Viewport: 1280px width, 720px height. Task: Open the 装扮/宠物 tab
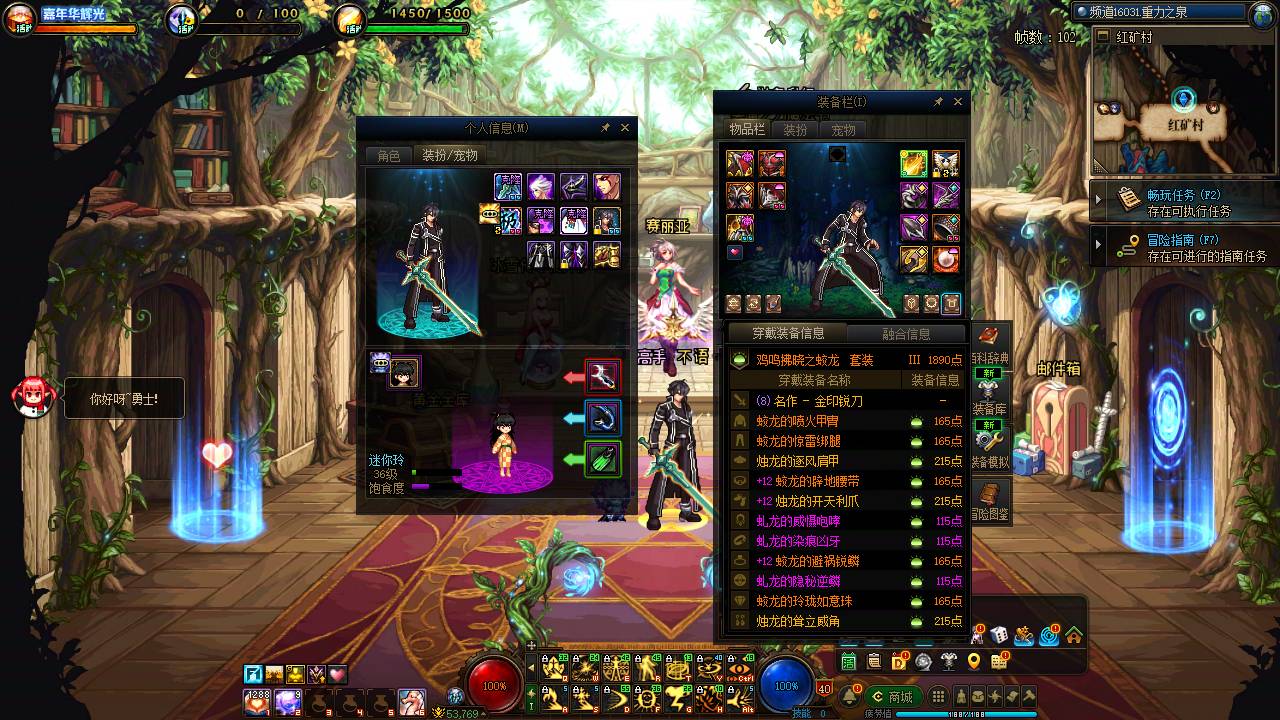(x=449, y=156)
